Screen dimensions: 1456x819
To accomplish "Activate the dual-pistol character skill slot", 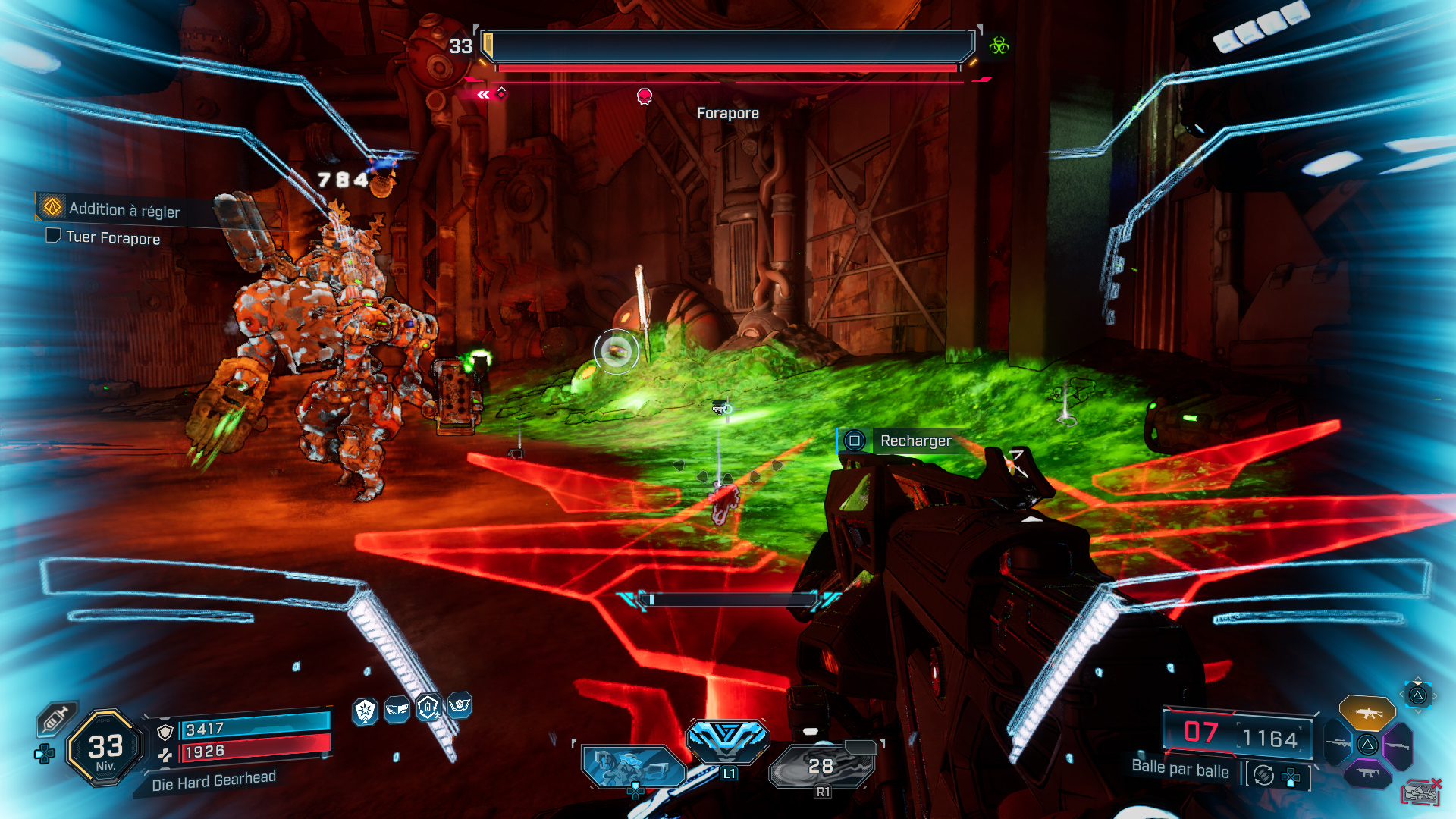I will [630, 766].
